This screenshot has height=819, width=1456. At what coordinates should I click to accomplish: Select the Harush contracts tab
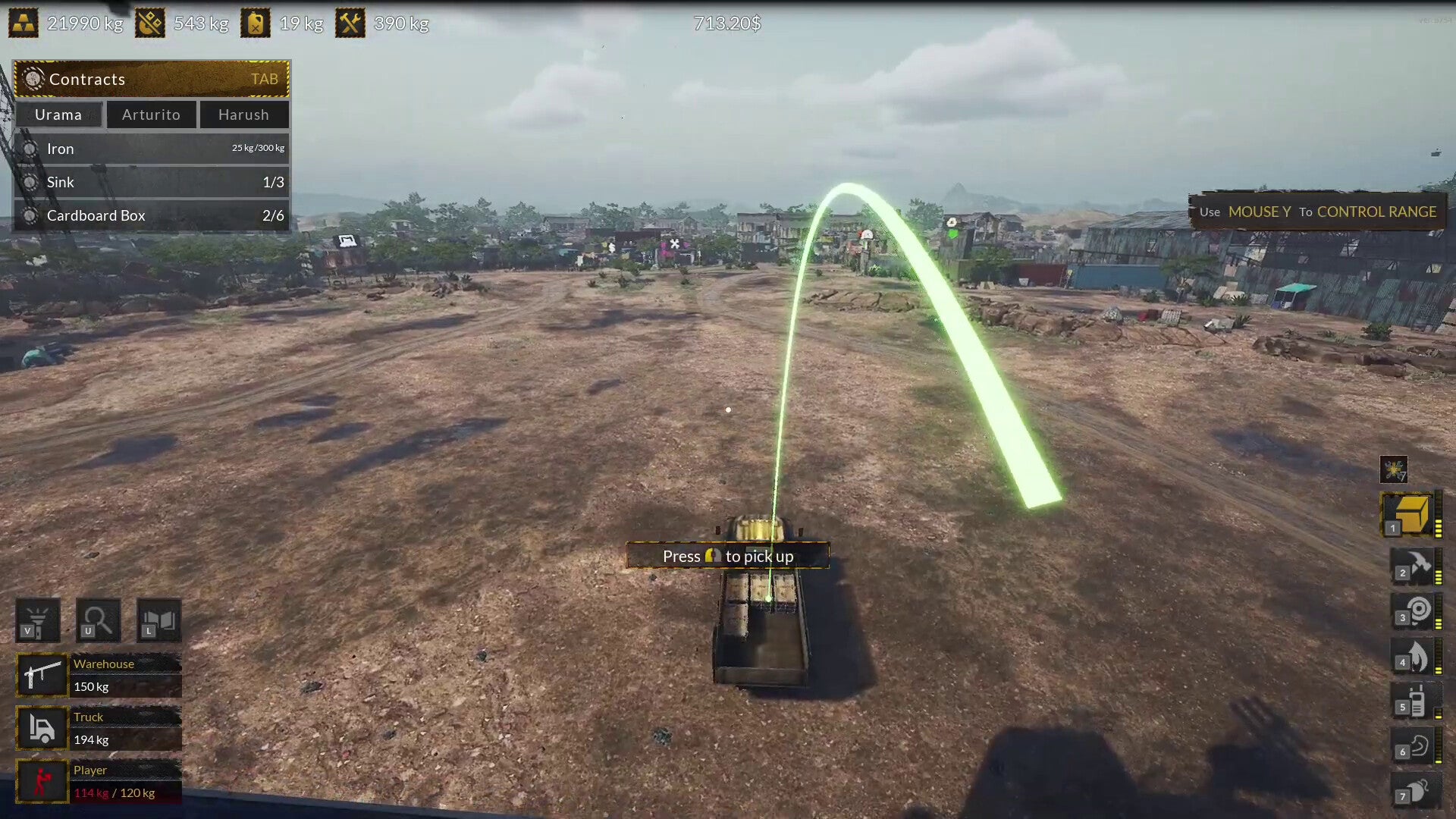pyautogui.click(x=243, y=115)
